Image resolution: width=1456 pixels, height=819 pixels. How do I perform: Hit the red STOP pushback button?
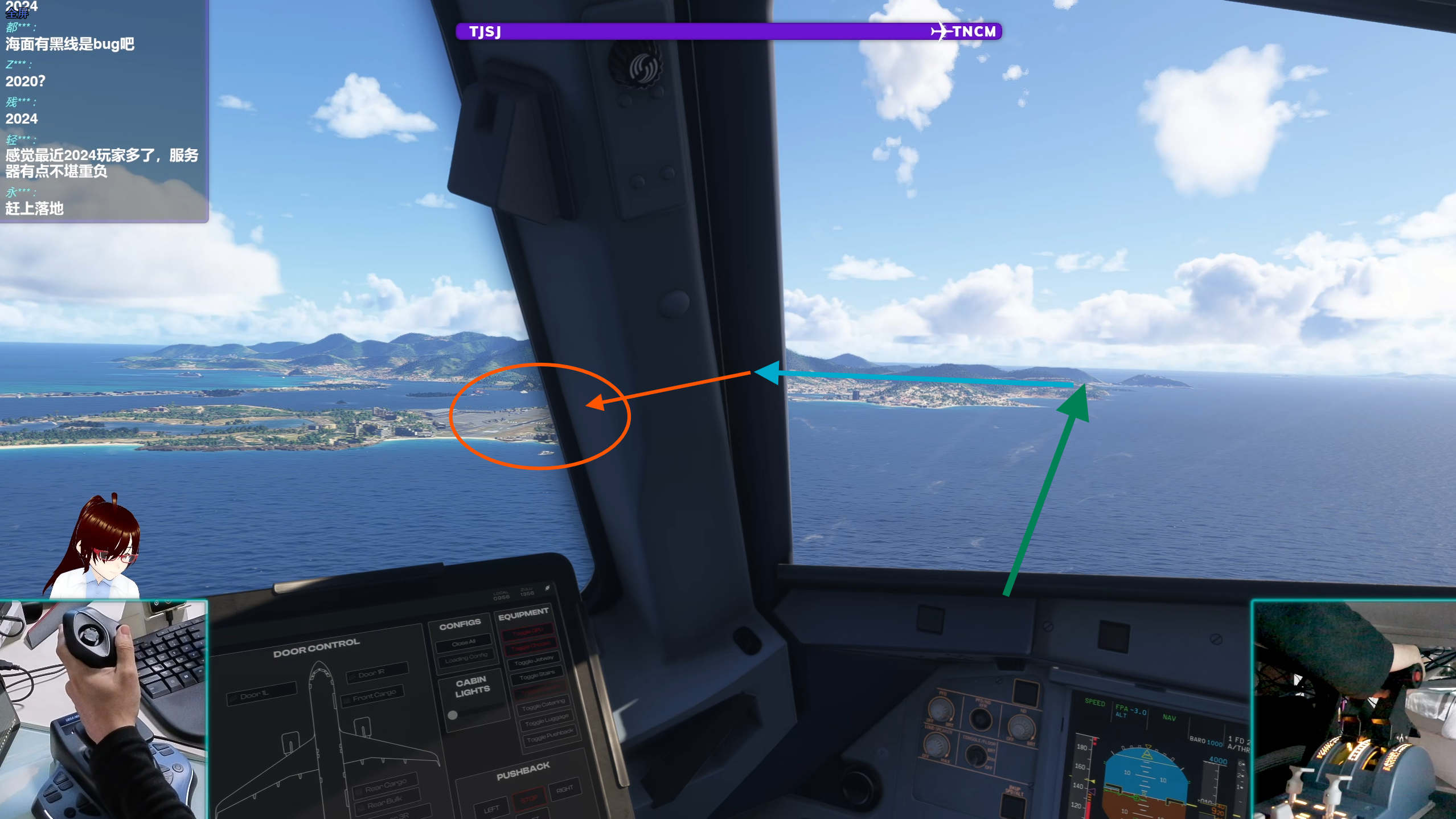528,798
